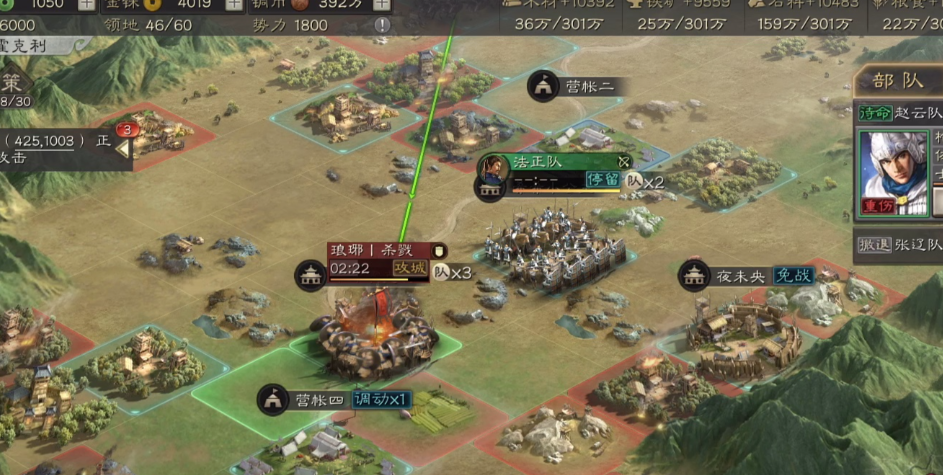Image resolution: width=943 pixels, height=475 pixels.
Task: Select the 赵云队 standby troop row
Action: coord(899,113)
